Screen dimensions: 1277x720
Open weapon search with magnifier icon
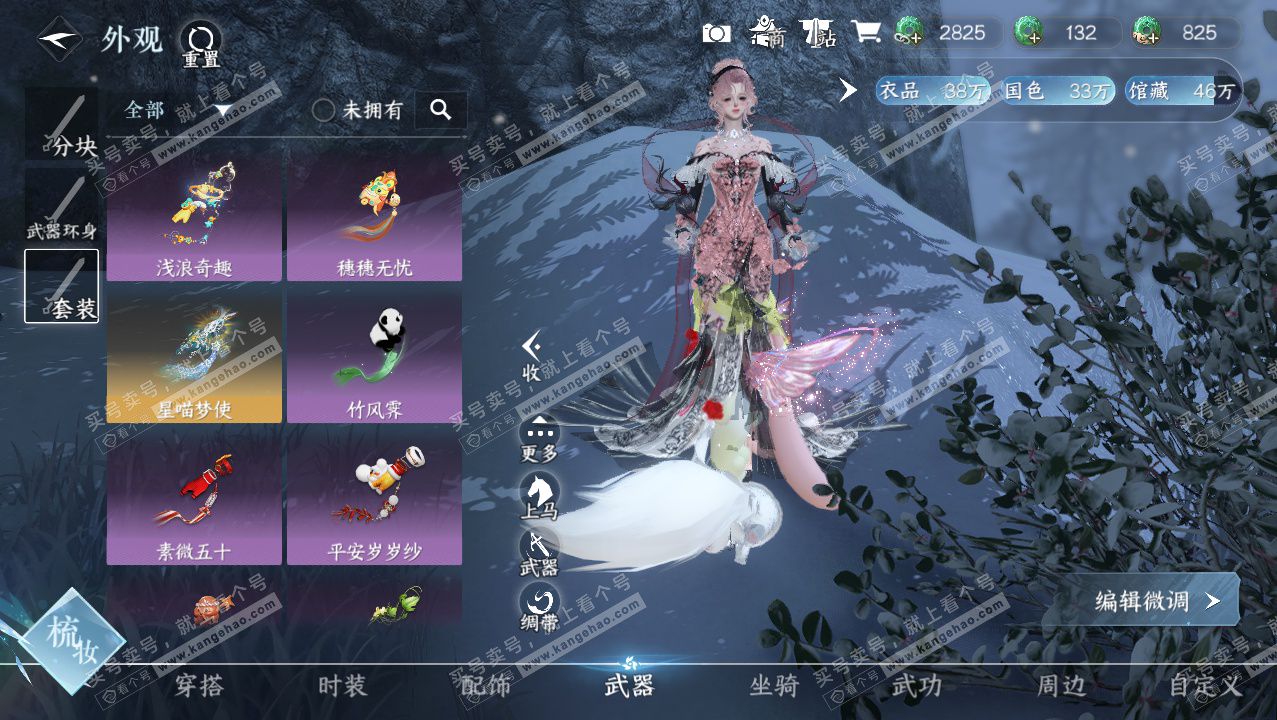pos(440,110)
